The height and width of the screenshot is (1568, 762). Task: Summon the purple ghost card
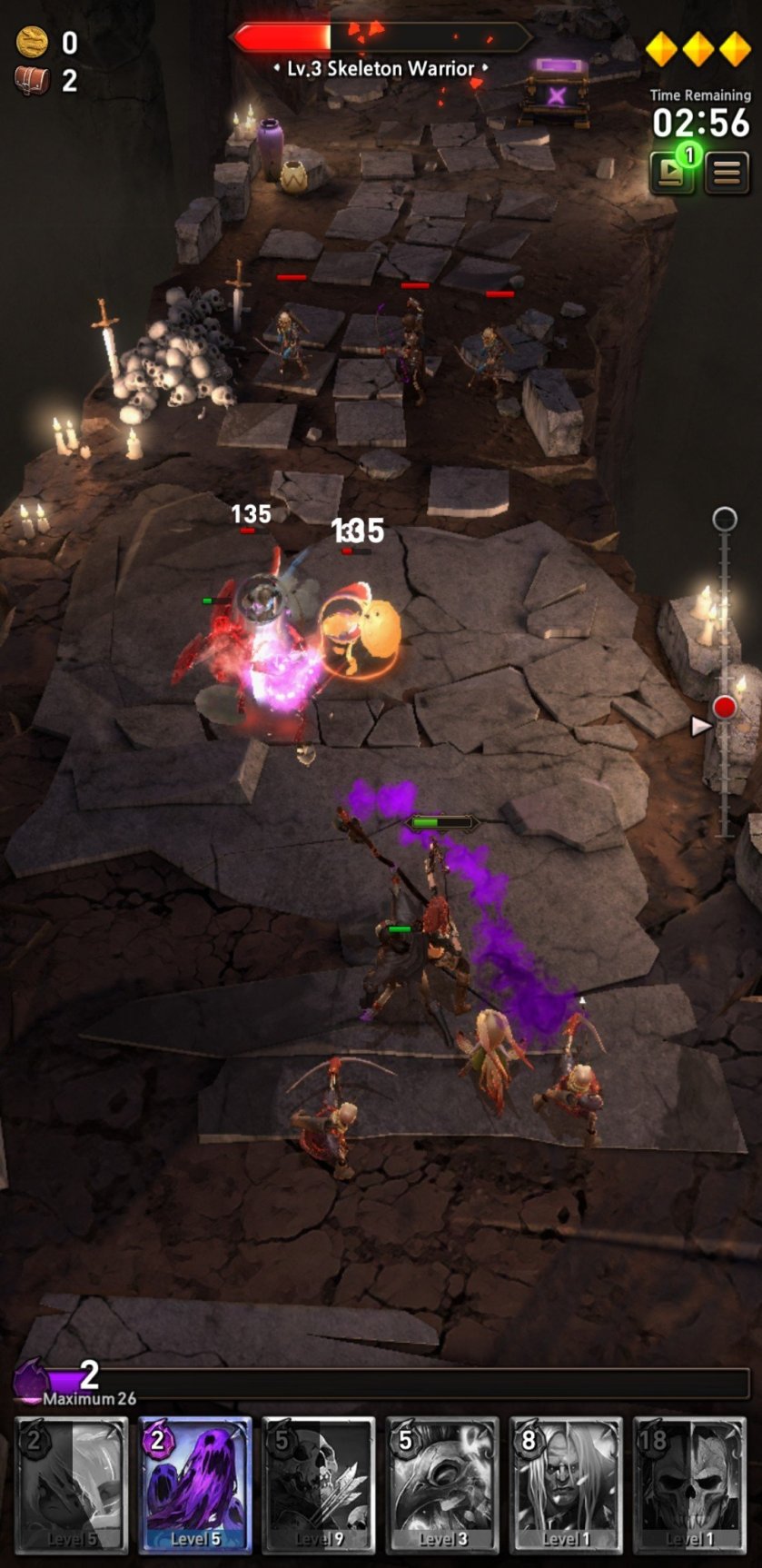194,1484
